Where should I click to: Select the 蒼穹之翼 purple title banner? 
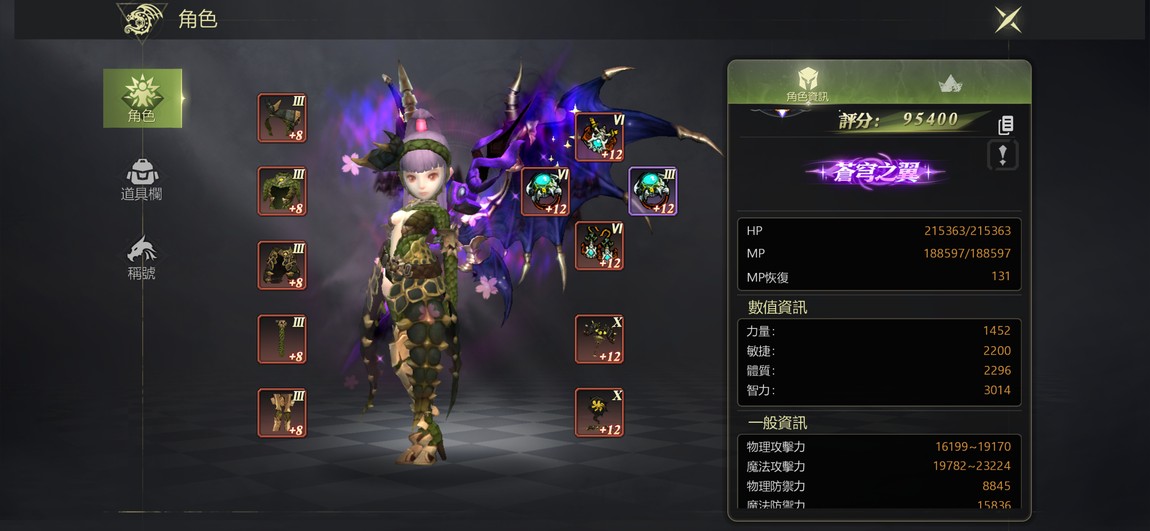click(876, 172)
